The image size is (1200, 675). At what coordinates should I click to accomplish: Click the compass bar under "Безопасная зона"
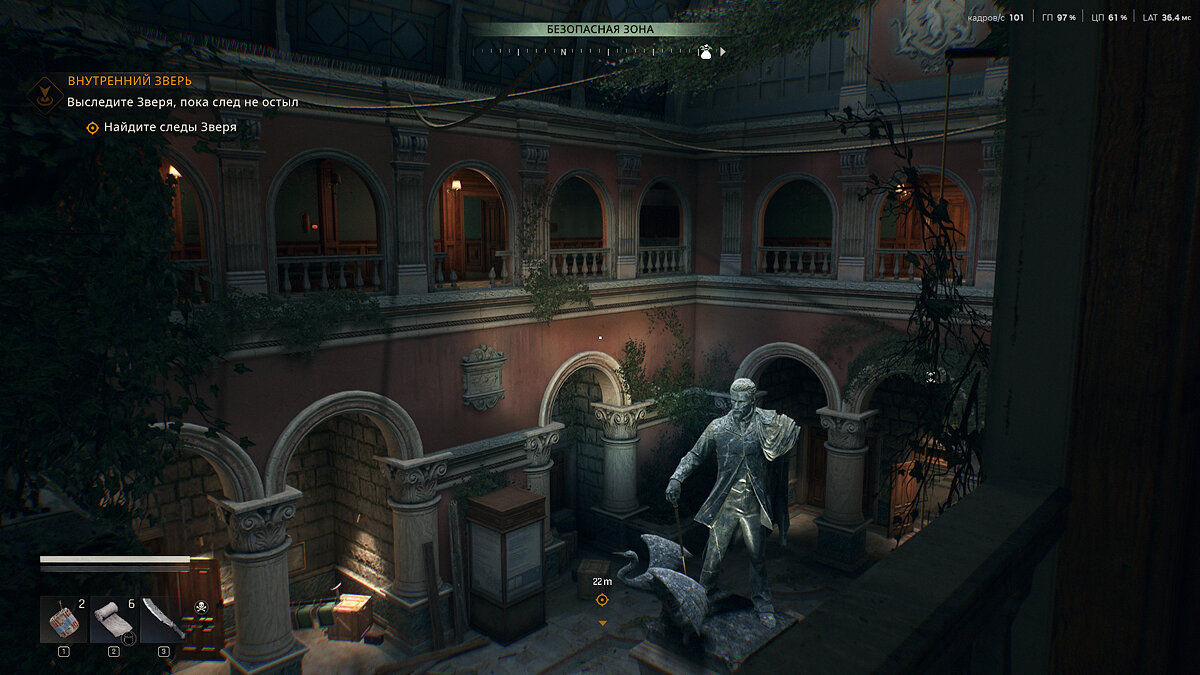(598, 51)
